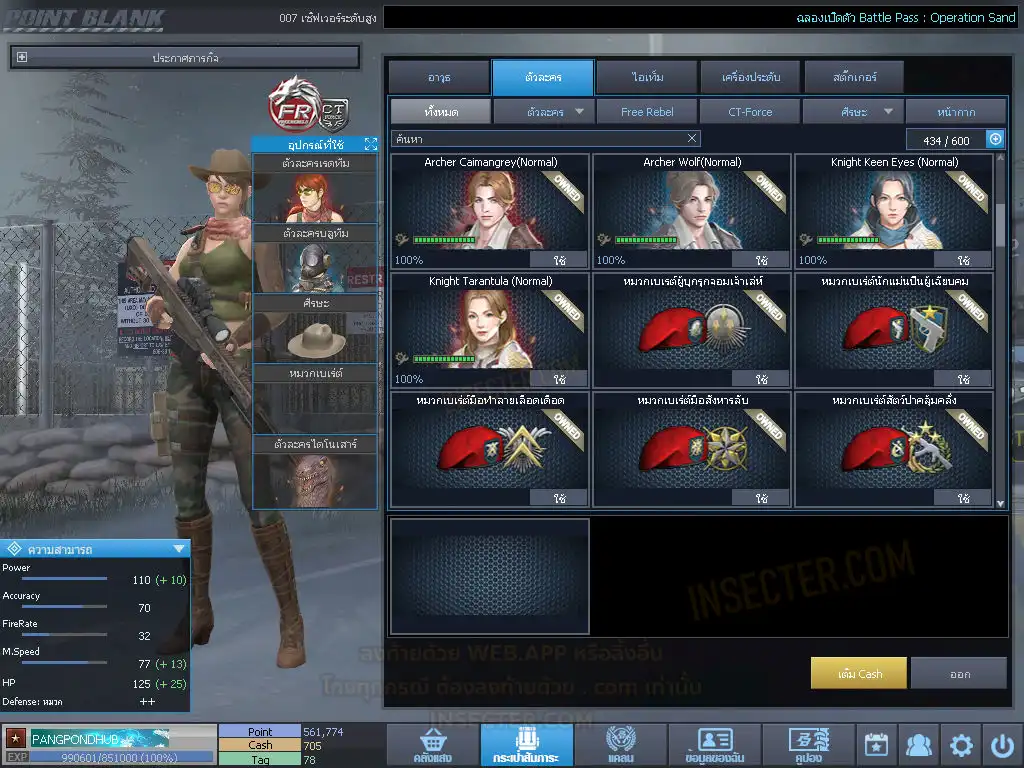Add Cash with the เติม Cash button
Screen dimensions: 1024x768
pos(859,673)
